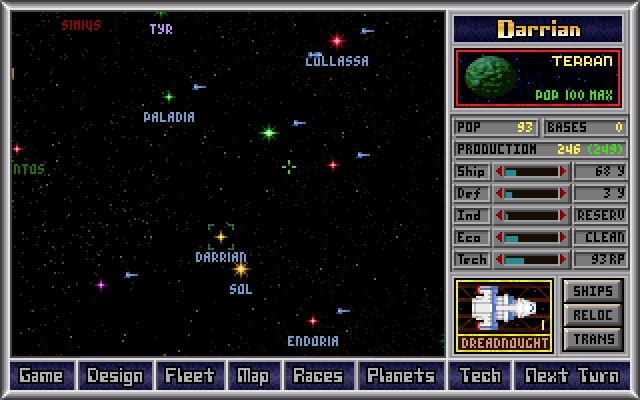Viewport: 640px width, 400px height.
Task: Select the Paladia star system
Action: coord(169,98)
